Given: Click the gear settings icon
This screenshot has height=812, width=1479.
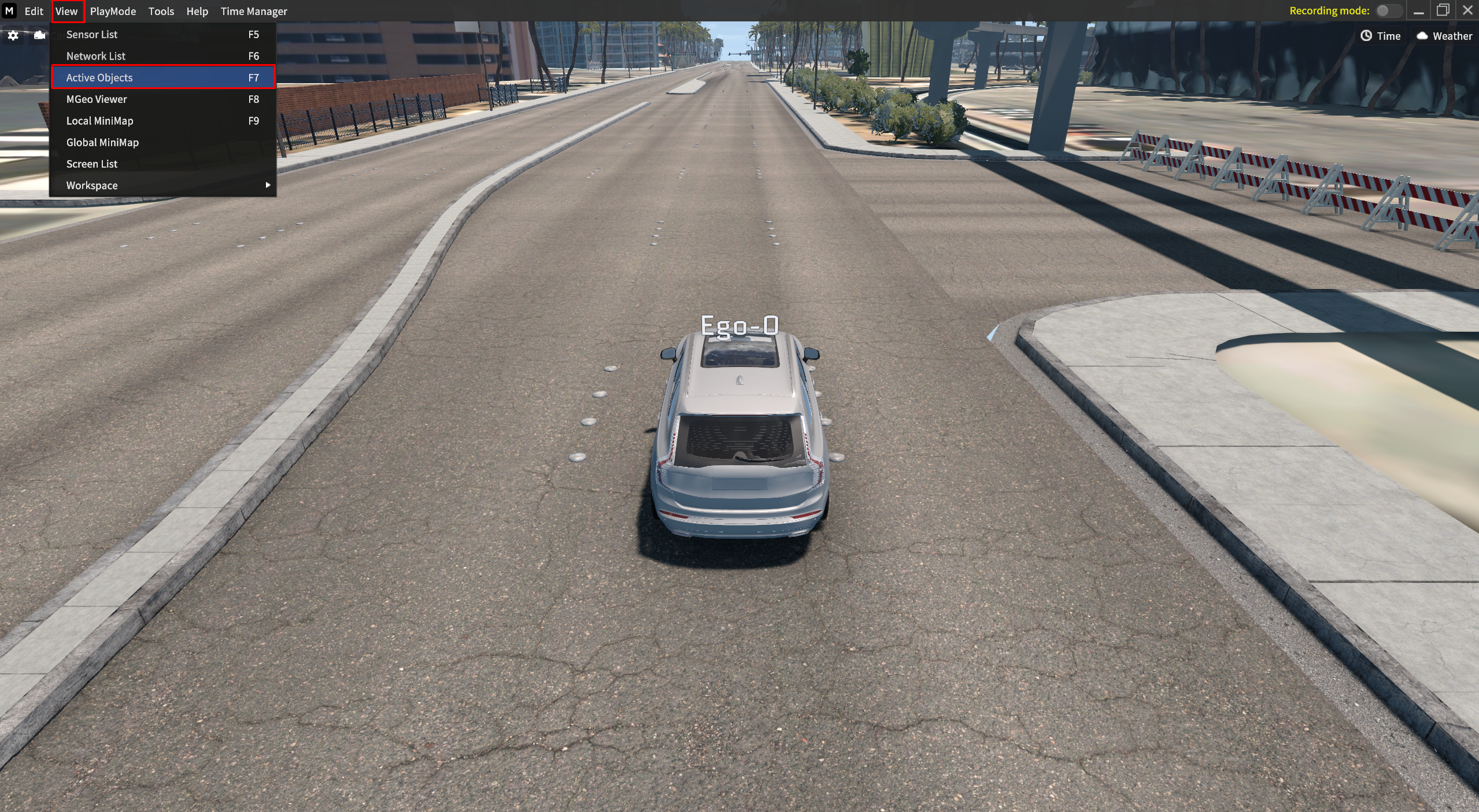Looking at the screenshot, I should click(x=13, y=36).
